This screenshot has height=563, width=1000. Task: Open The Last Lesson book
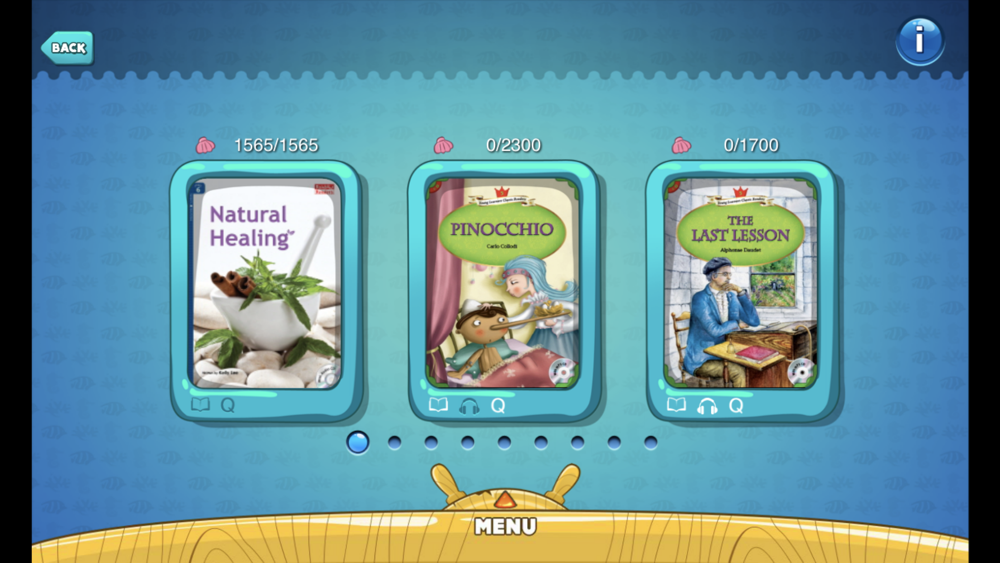point(741,283)
